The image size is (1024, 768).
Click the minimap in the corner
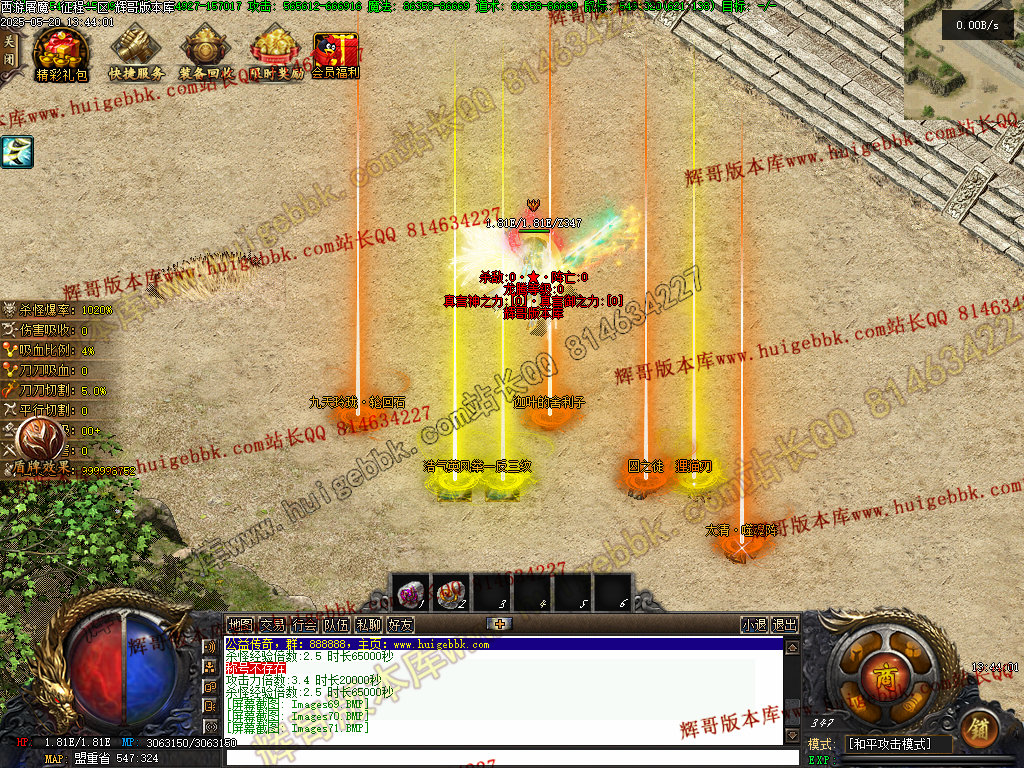[964, 60]
